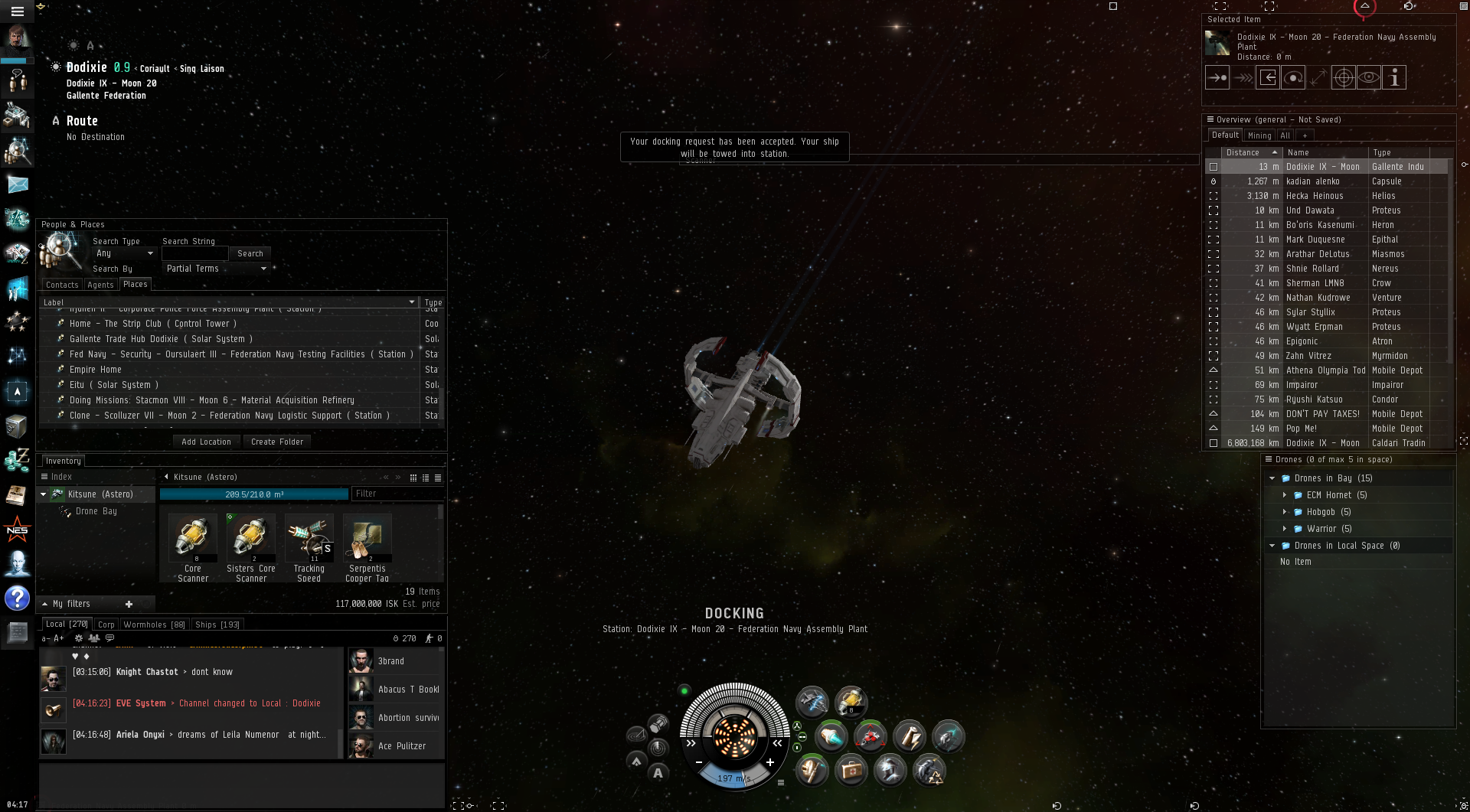Click Create Folder button
This screenshot has width=1470, height=812.
point(277,442)
